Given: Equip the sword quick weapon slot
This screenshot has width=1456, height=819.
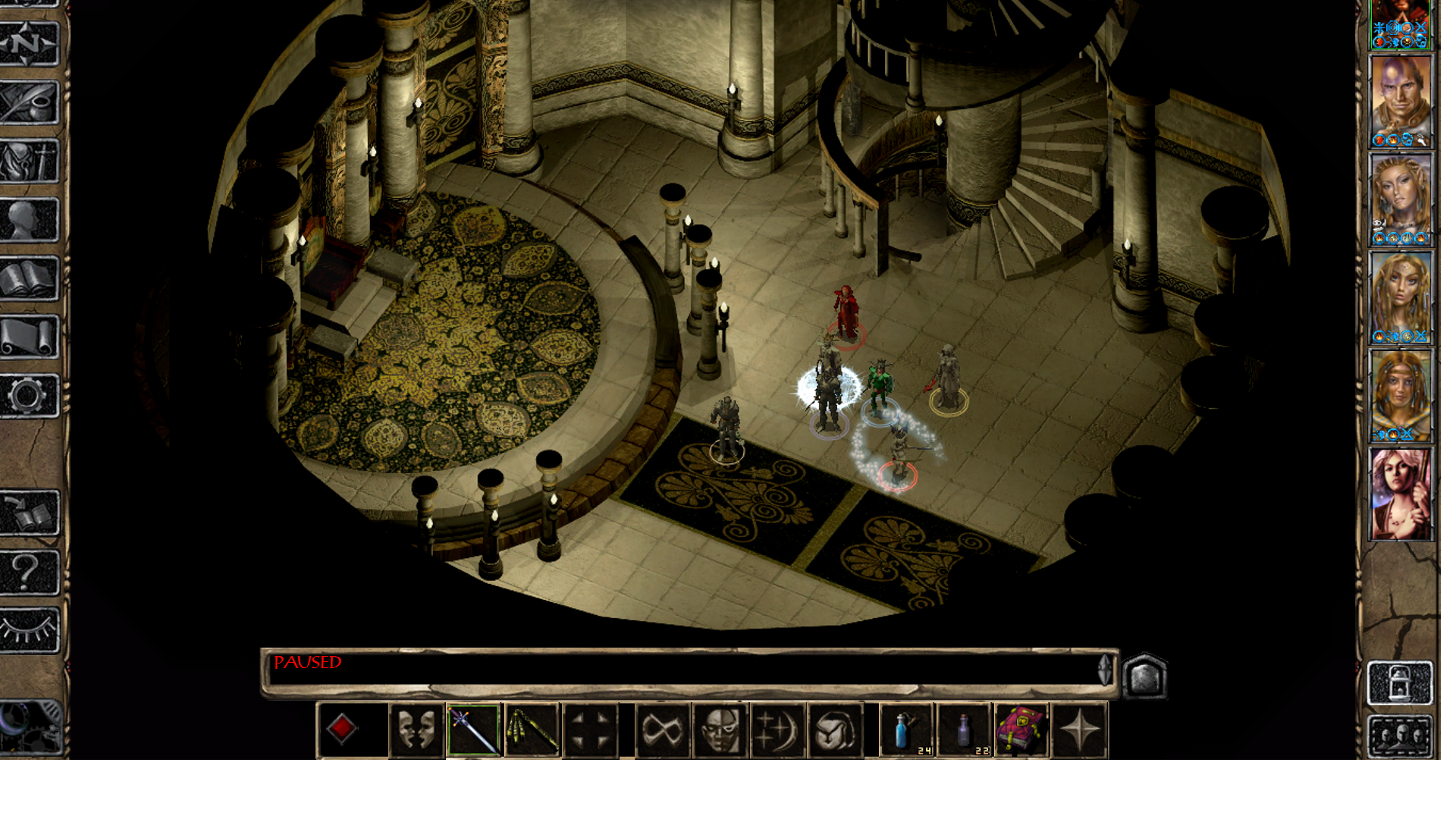Looking at the screenshot, I should tap(474, 730).
